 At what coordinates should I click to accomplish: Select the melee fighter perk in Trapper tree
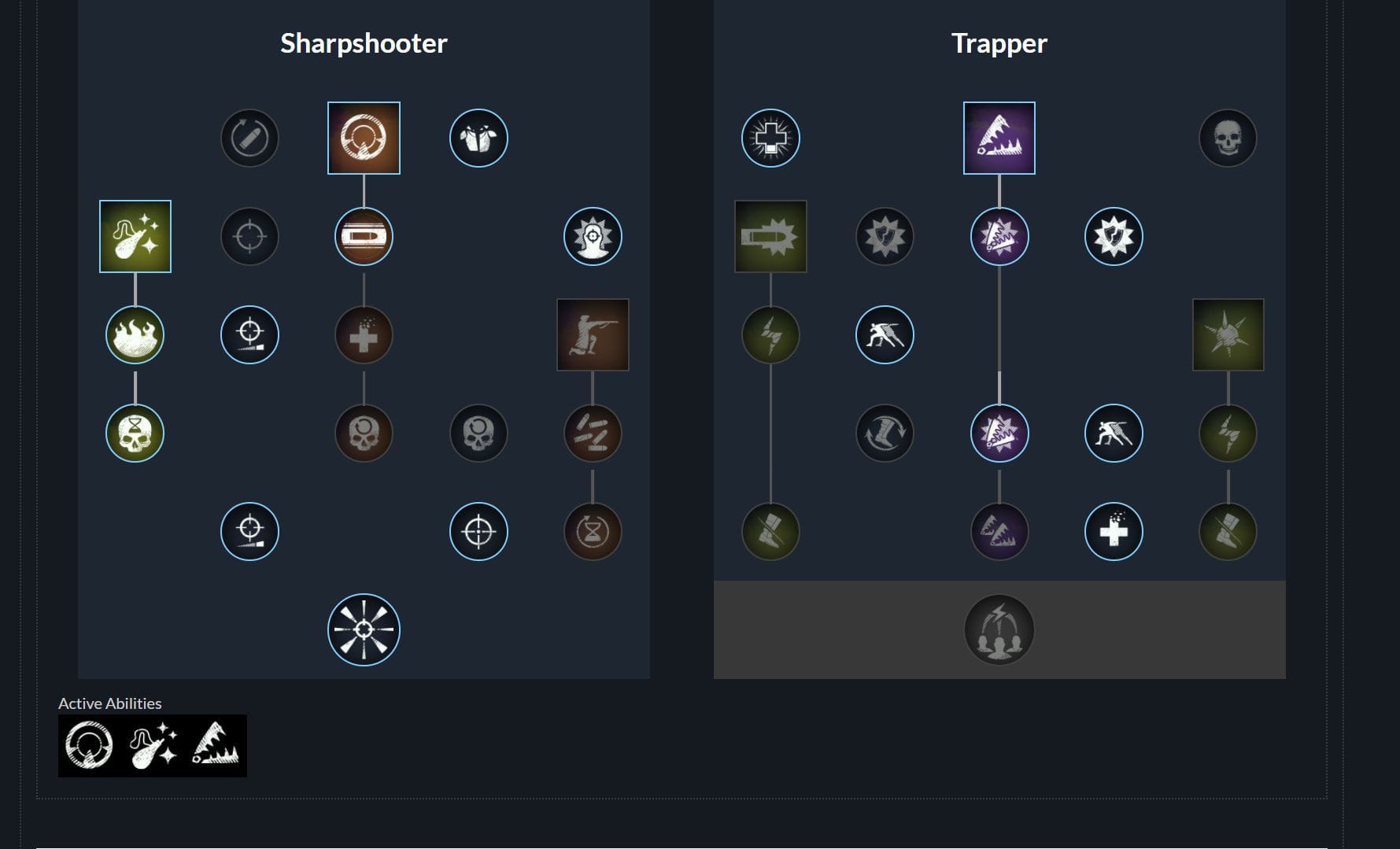885,334
